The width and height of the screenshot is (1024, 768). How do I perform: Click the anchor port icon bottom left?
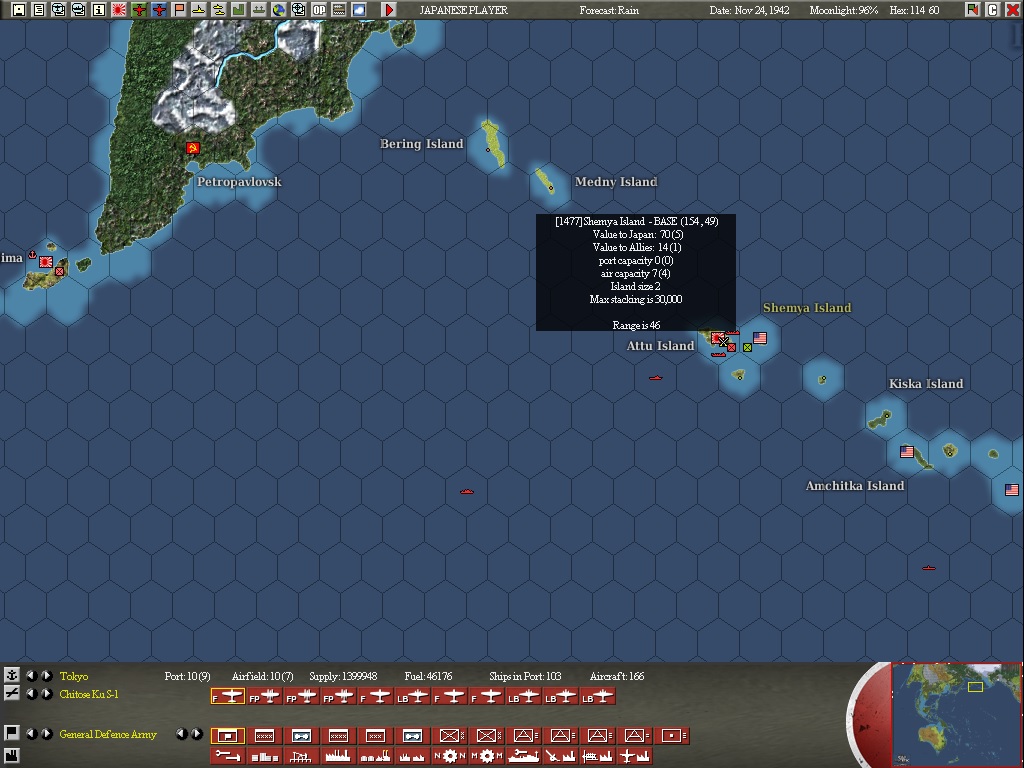tap(12, 676)
